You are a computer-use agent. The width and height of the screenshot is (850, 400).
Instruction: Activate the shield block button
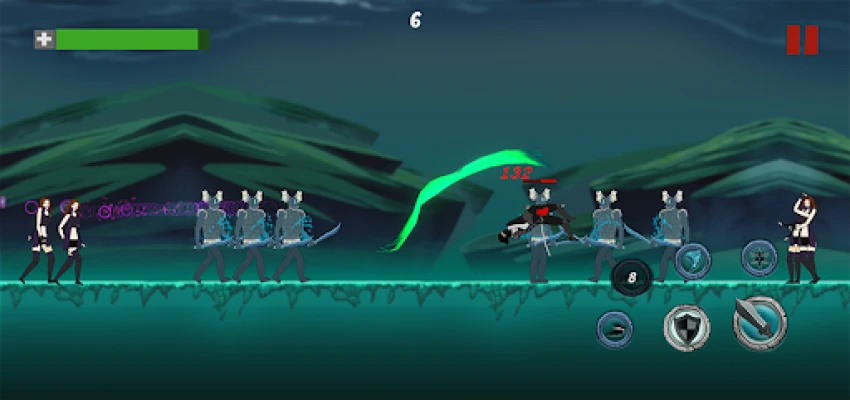[687, 327]
